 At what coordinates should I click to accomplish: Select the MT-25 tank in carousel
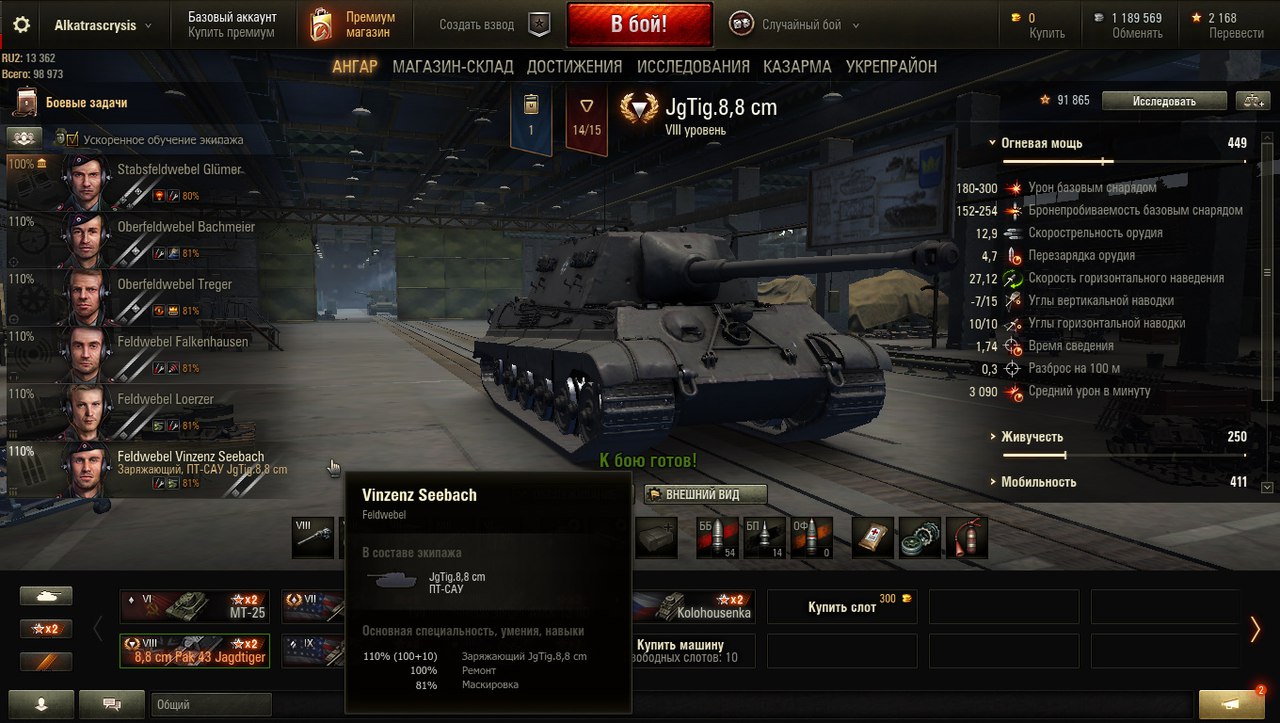point(195,606)
